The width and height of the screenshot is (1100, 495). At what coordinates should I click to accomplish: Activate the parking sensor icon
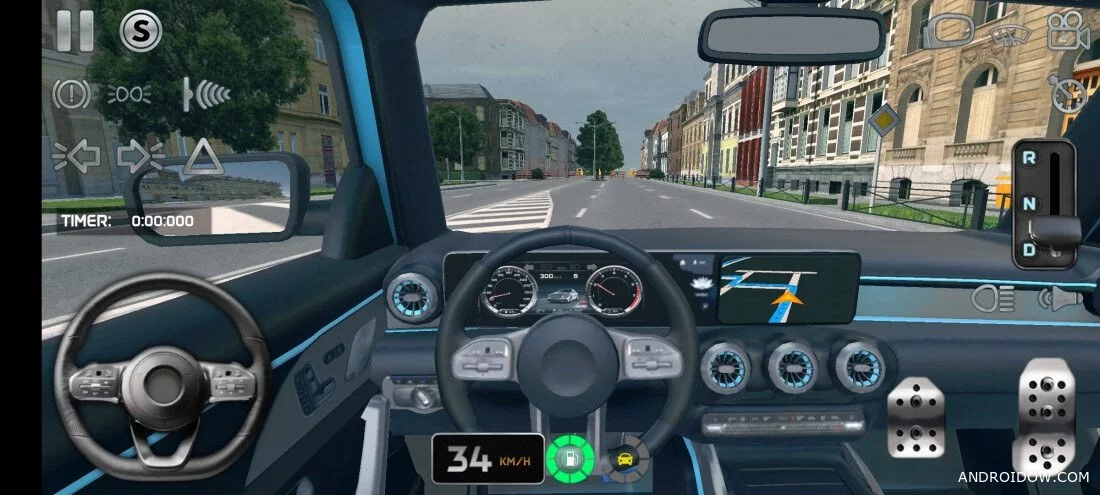206,94
